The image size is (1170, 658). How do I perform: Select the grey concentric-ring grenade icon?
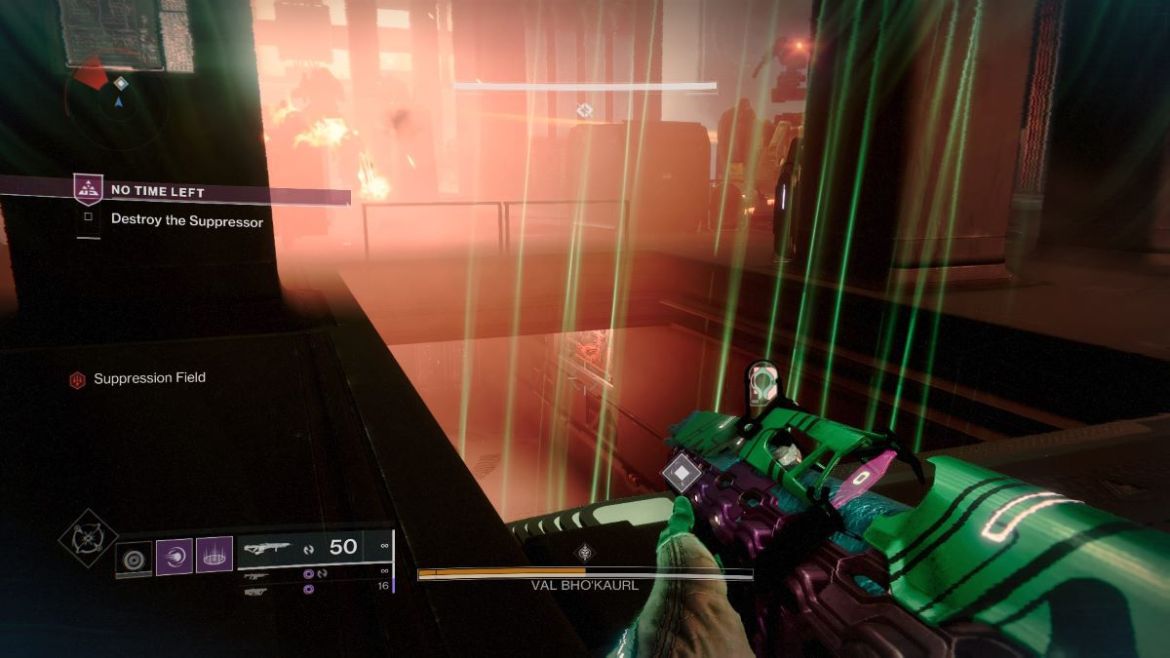(x=134, y=558)
